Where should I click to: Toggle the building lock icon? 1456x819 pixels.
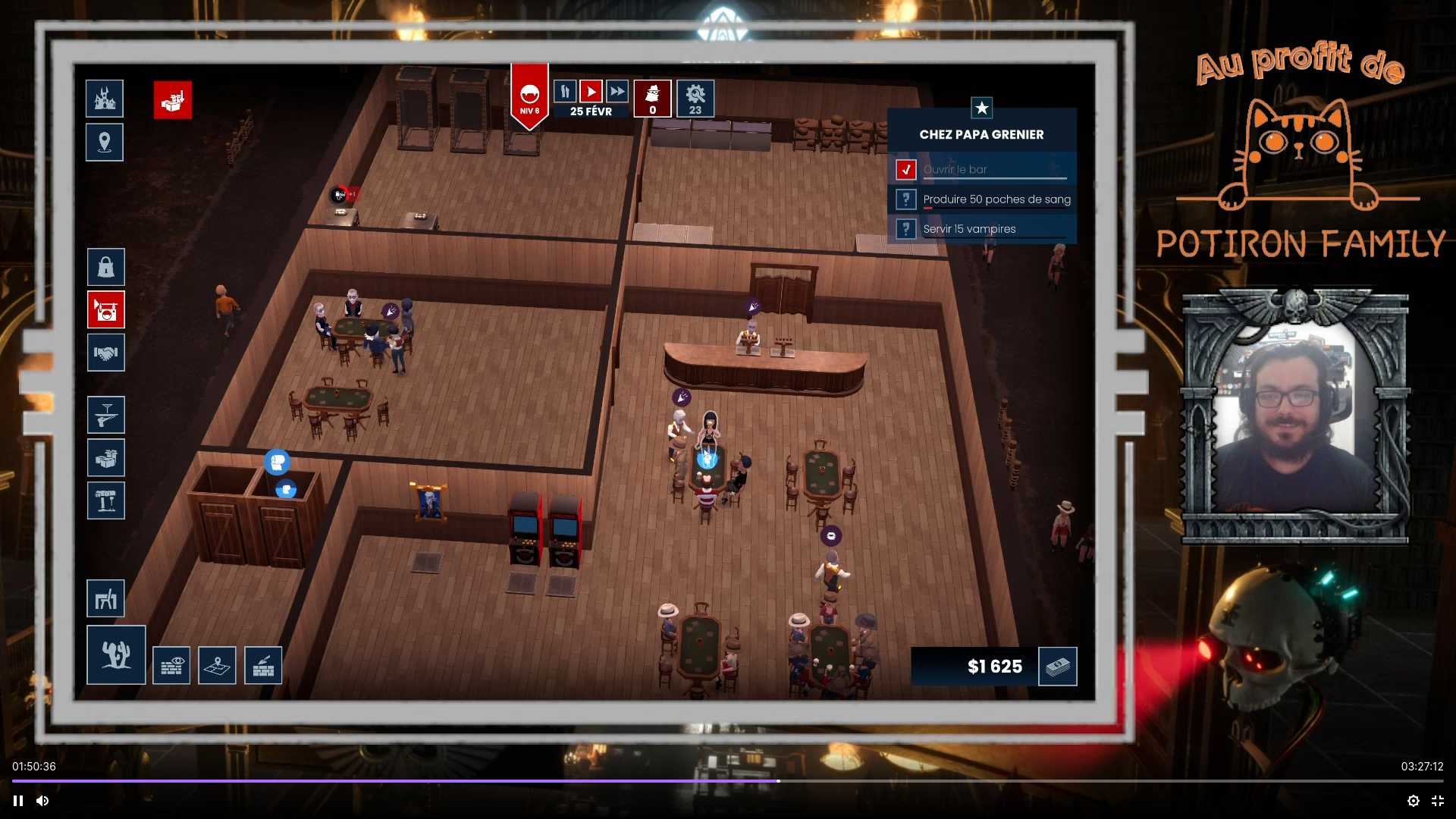tap(105, 267)
